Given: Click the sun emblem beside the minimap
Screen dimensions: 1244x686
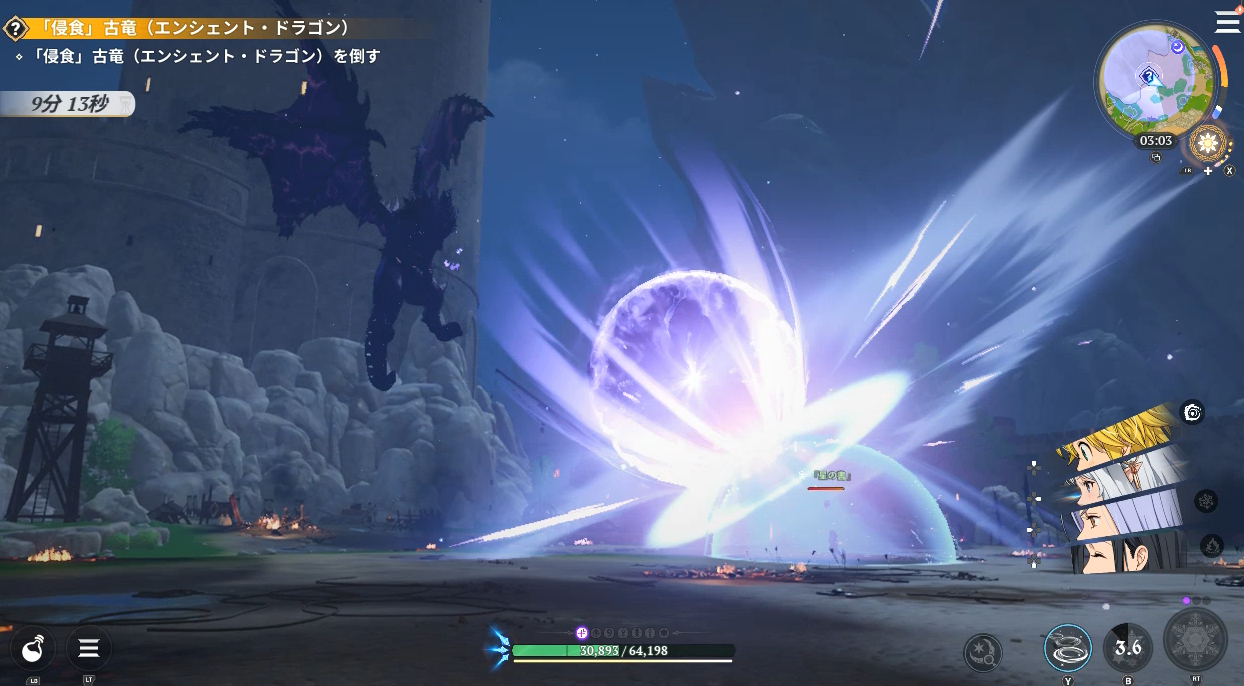Looking at the screenshot, I should pos(1207,142).
